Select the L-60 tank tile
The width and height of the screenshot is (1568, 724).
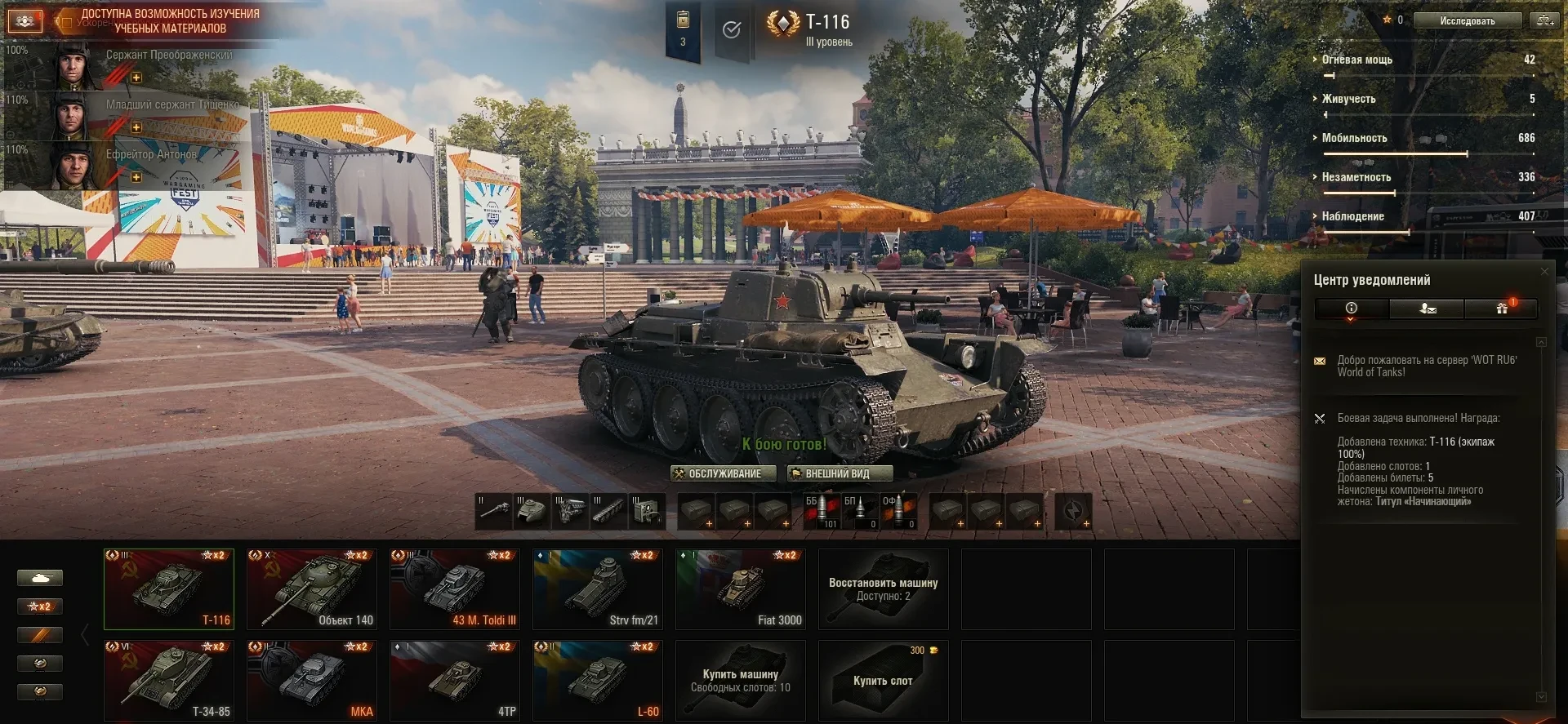[597, 680]
